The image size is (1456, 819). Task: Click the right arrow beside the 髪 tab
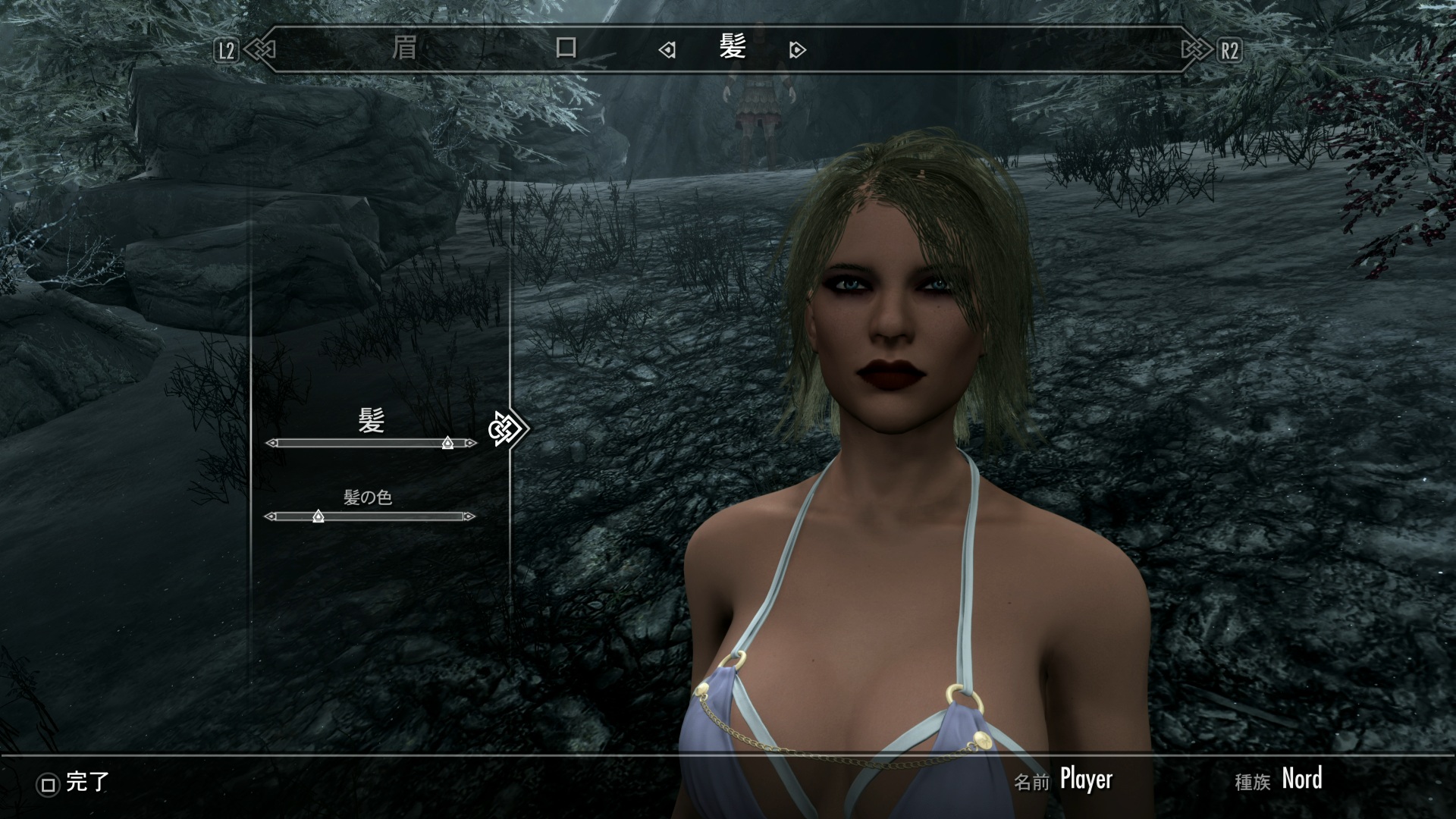pyautogui.click(x=797, y=51)
